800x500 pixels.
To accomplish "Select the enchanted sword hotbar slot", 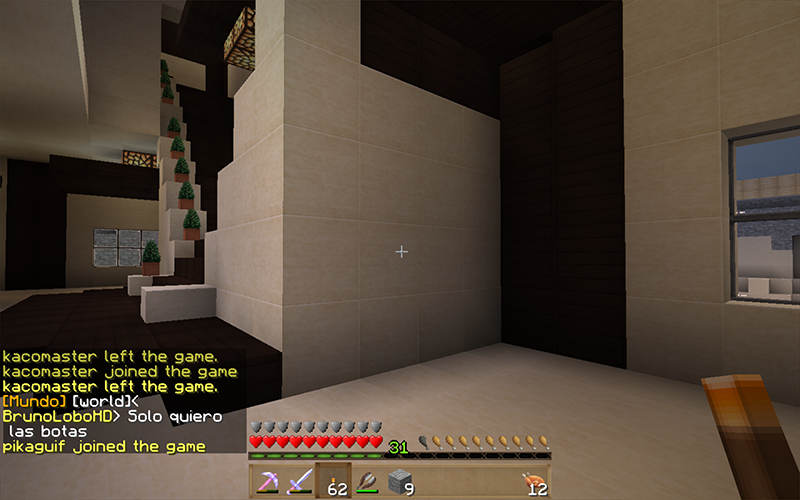I will 298,481.
